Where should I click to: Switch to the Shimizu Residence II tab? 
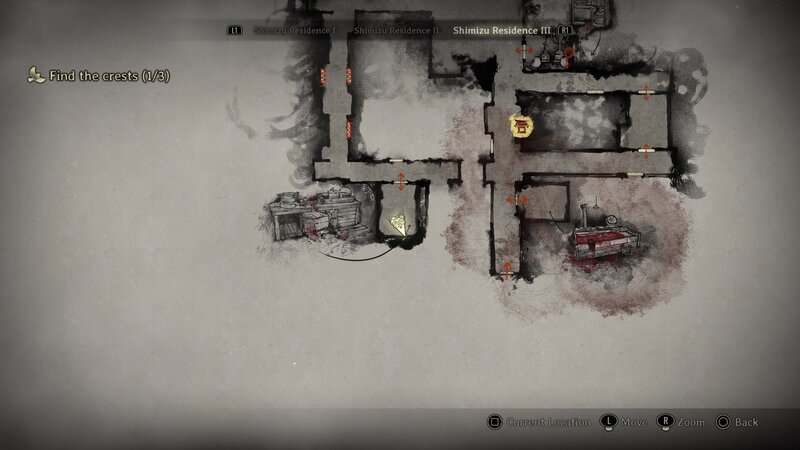[396, 30]
